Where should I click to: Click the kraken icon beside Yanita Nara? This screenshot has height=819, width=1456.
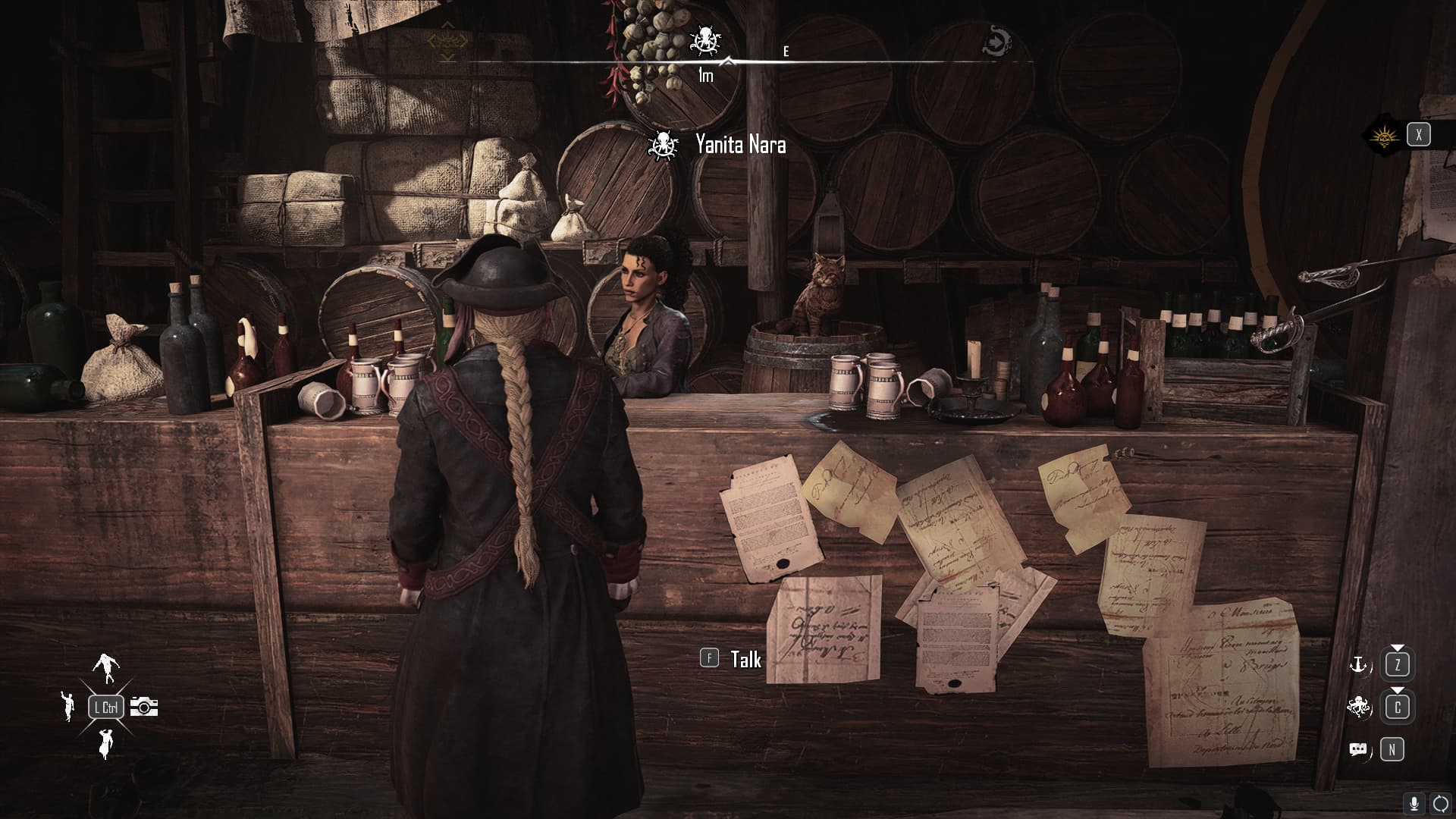pos(664,144)
